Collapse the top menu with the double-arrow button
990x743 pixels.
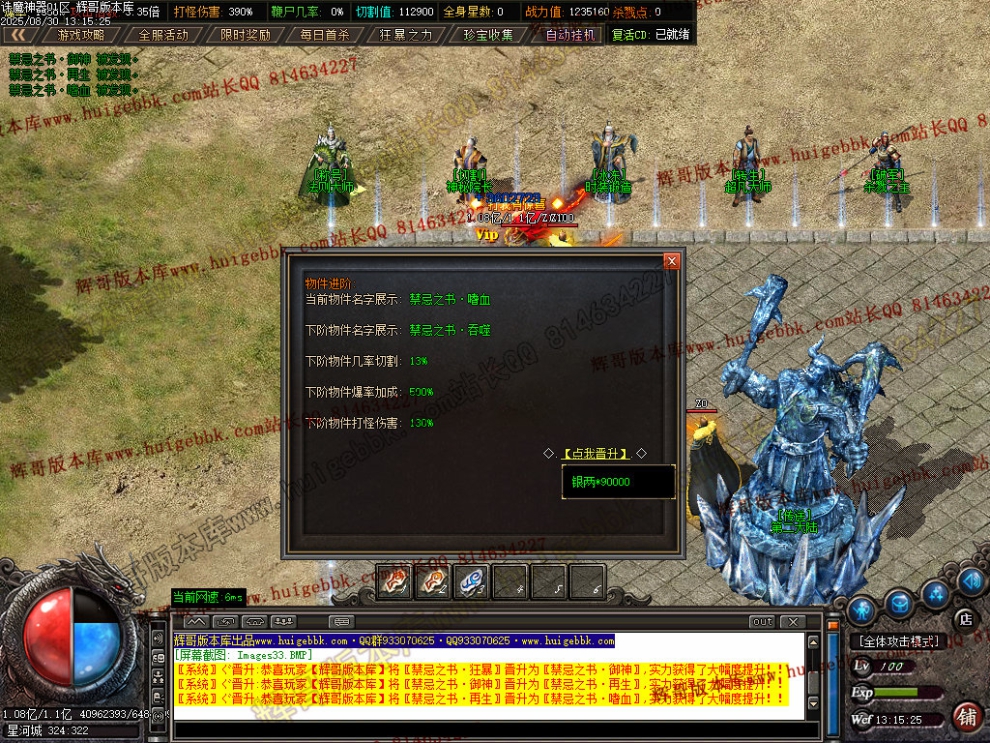[x=17, y=35]
